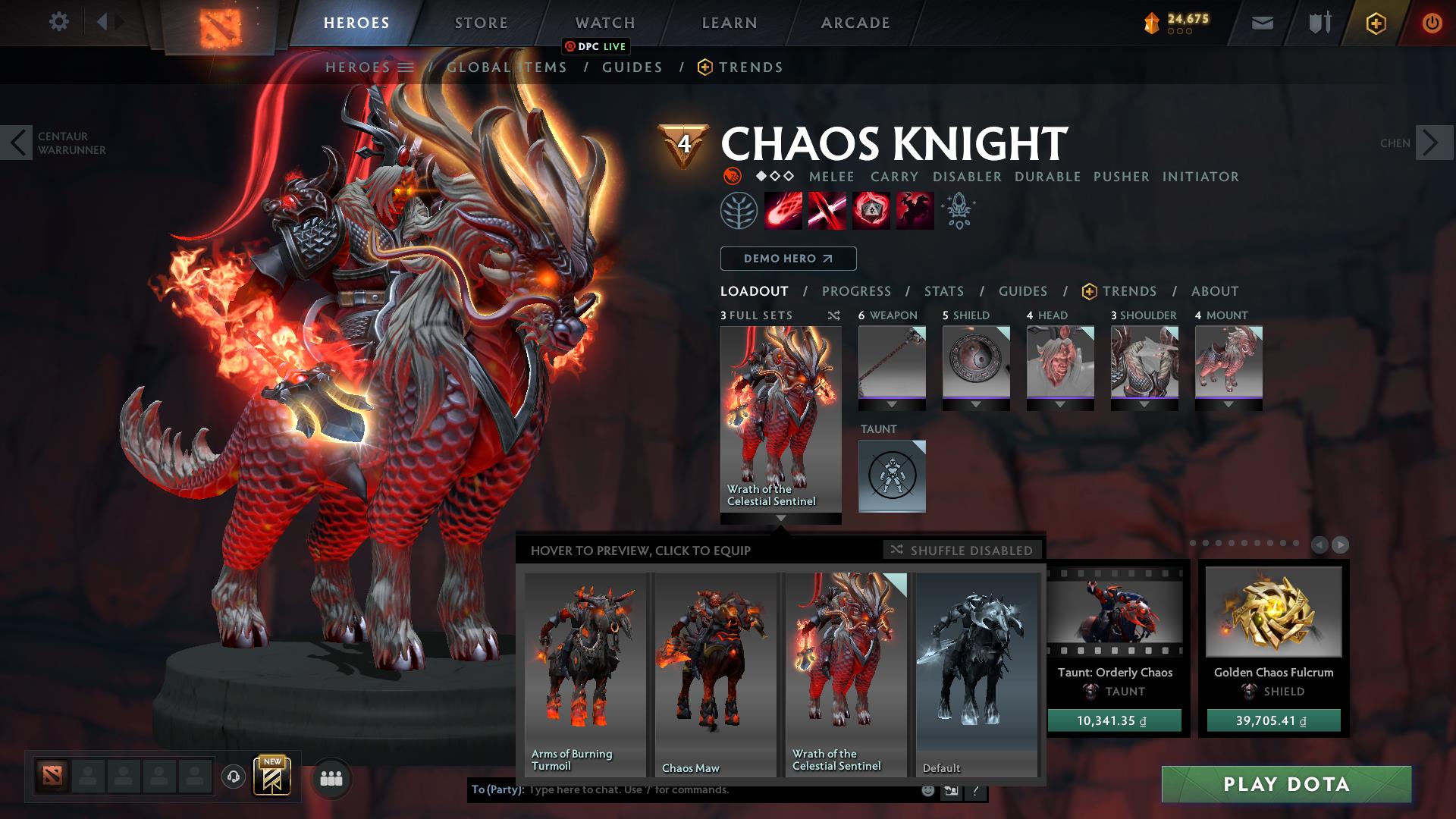Click the party chat input box
Image resolution: width=1456 pixels, height=819 pixels.
[720, 790]
